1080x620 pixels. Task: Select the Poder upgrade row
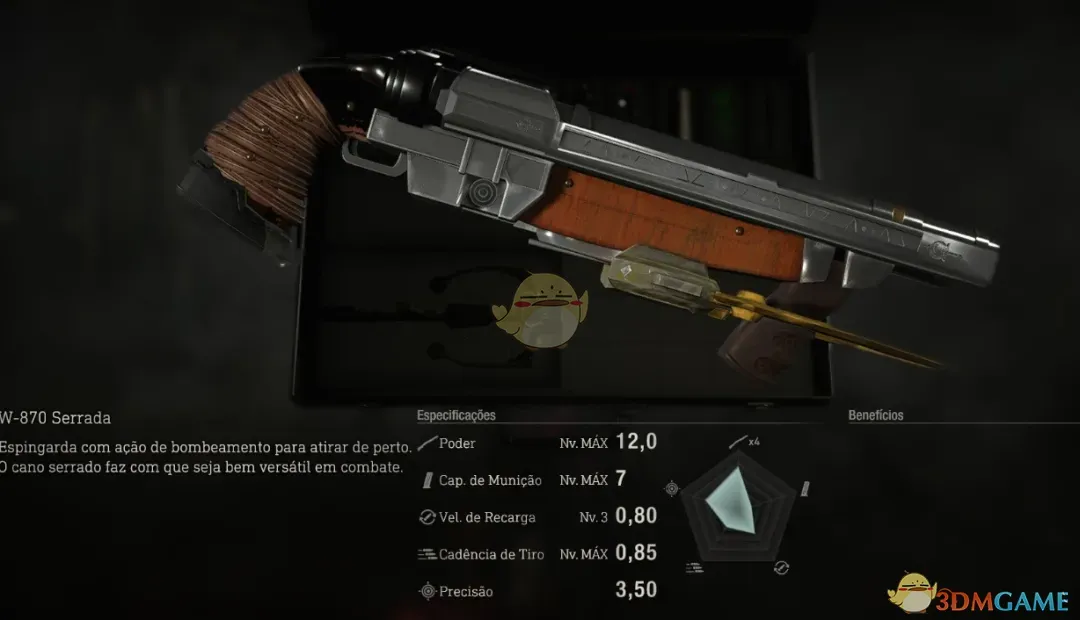click(x=537, y=443)
